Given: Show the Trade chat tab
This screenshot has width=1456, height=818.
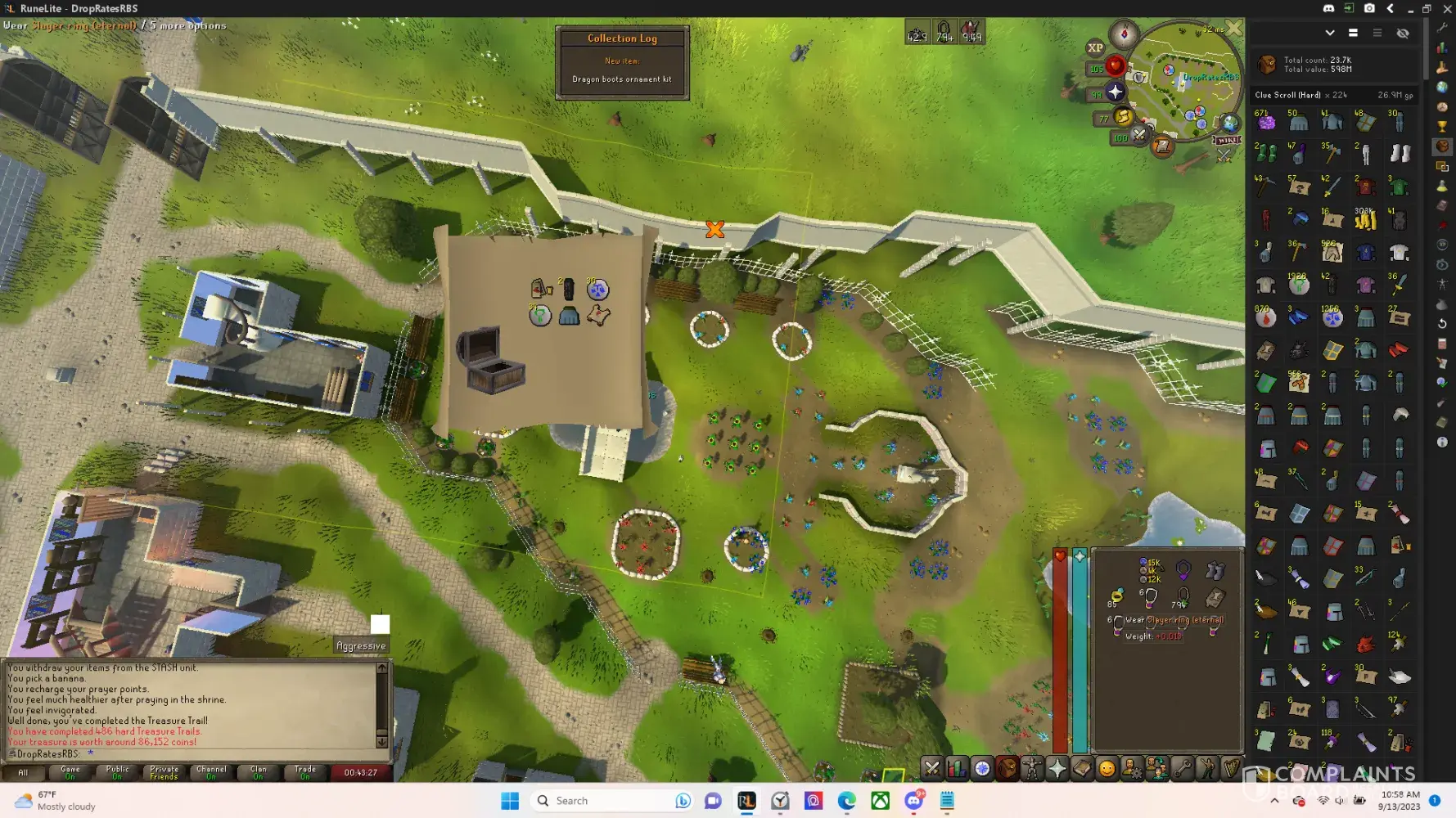Looking at the screenshot, I should coord(305,772).
